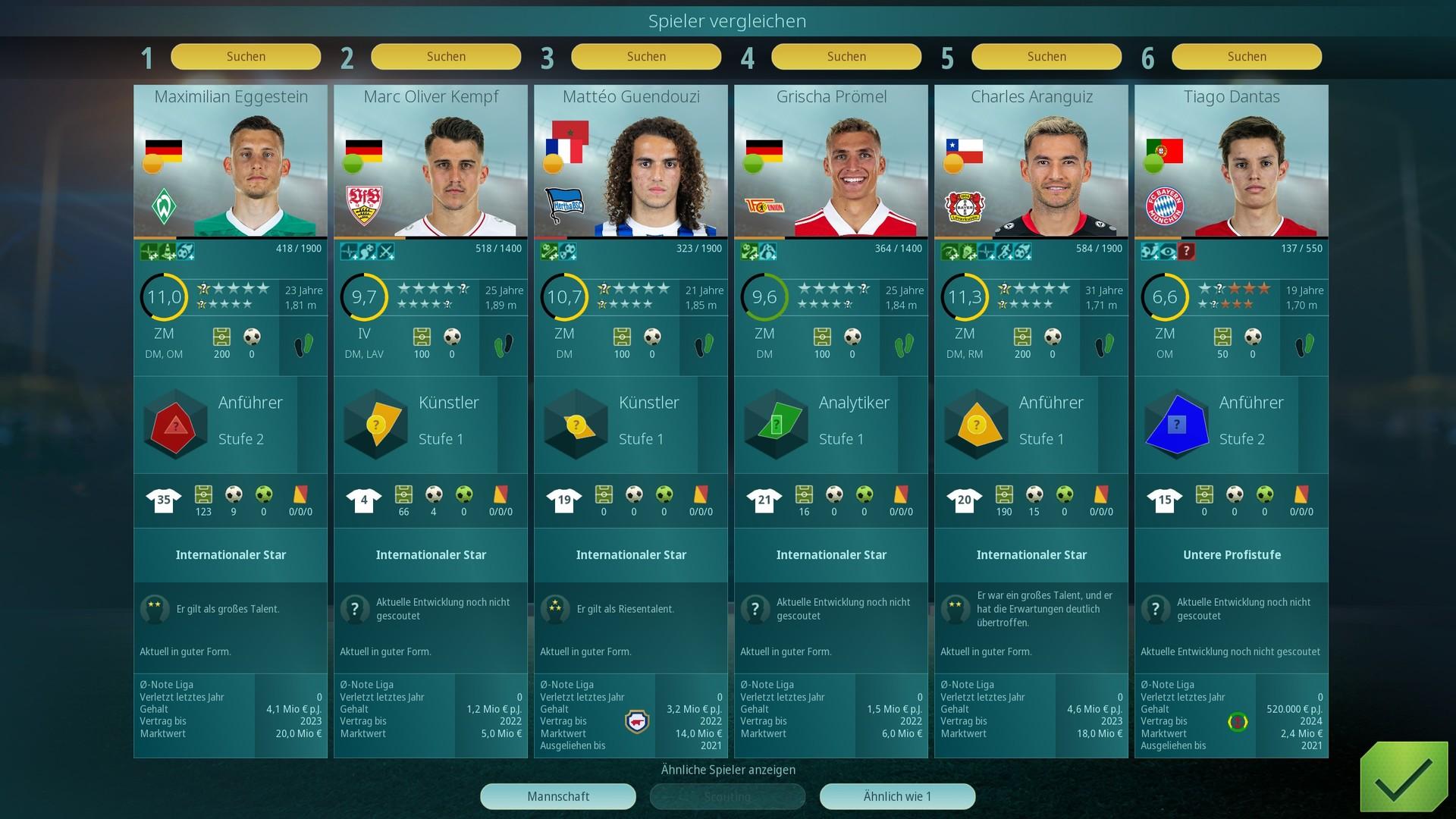Click the Suchen field above Charles Aranguiz
Viewport: 1456px width, 819px height.
(x=1046, y=56)
